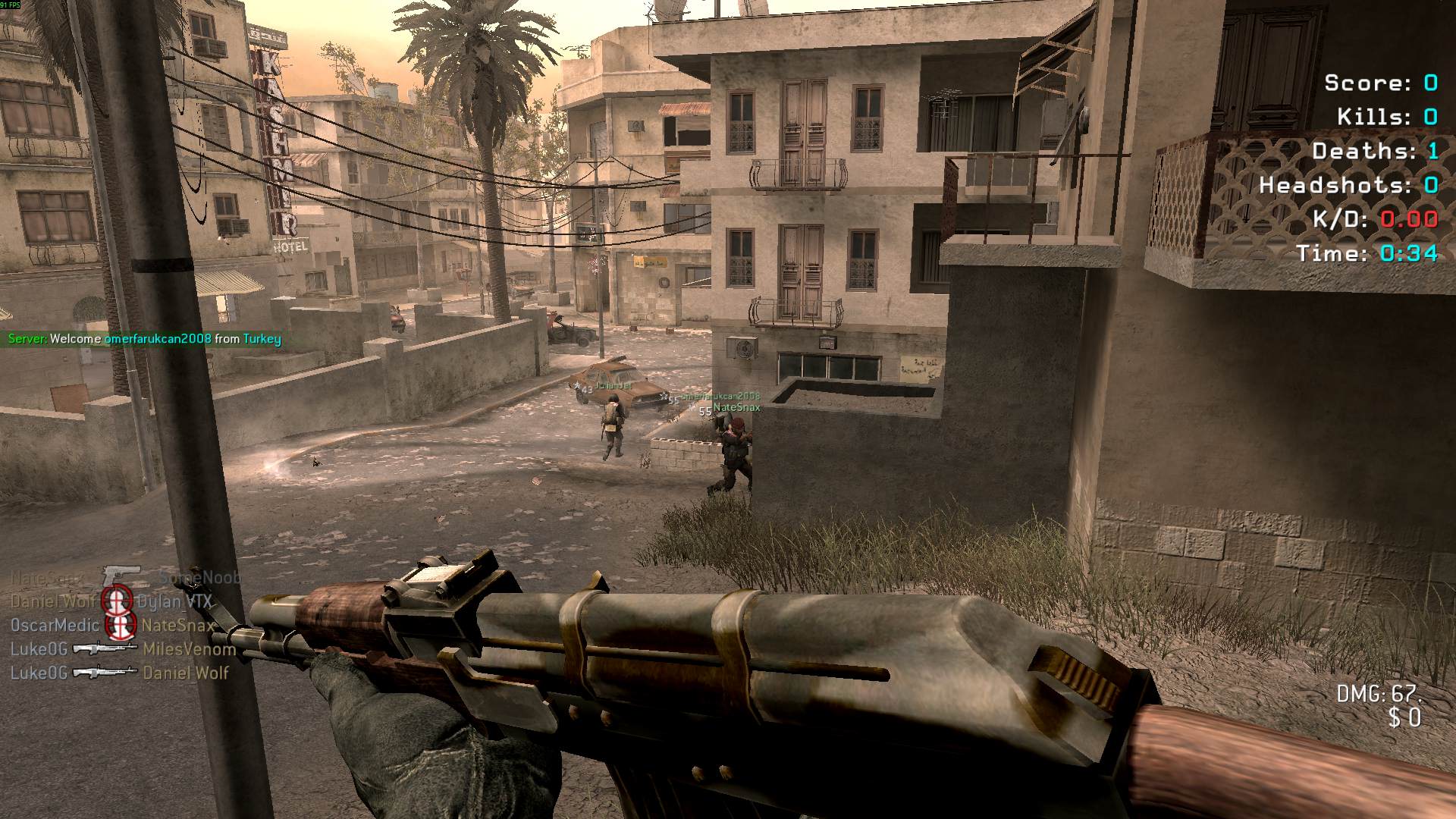Select the LukeOG killed Daniel Wolf feed entry
1456x819 pixels.
119,673
